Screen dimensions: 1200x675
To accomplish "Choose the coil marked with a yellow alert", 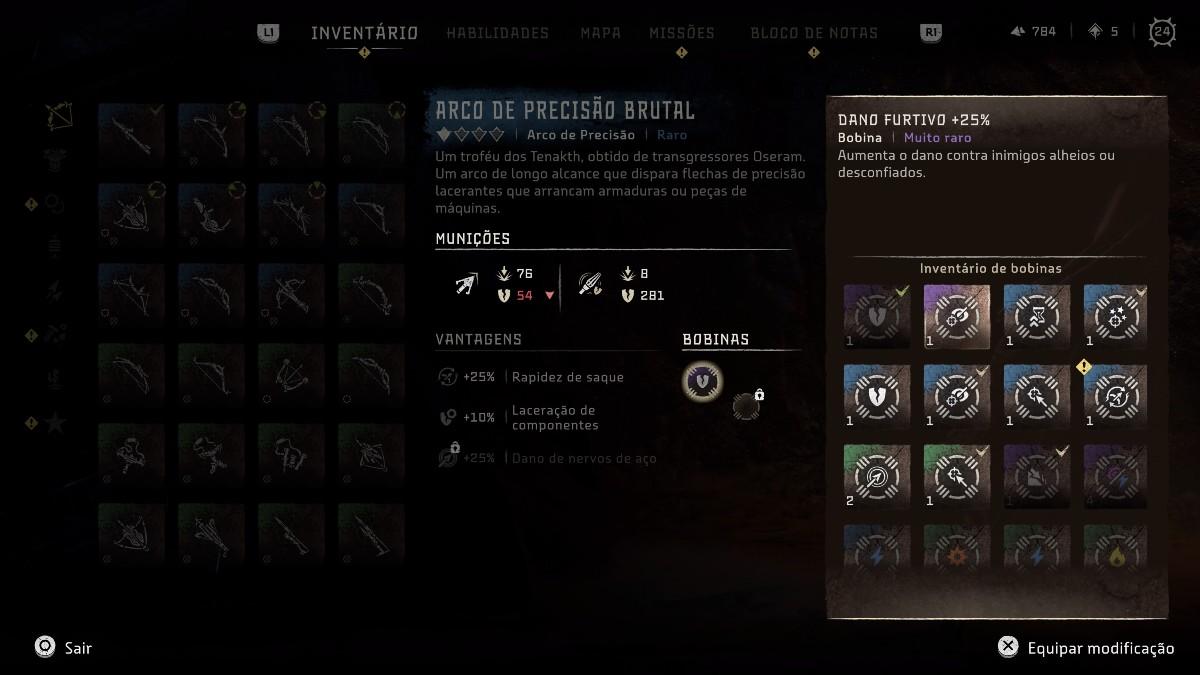I will [1115, 396].
